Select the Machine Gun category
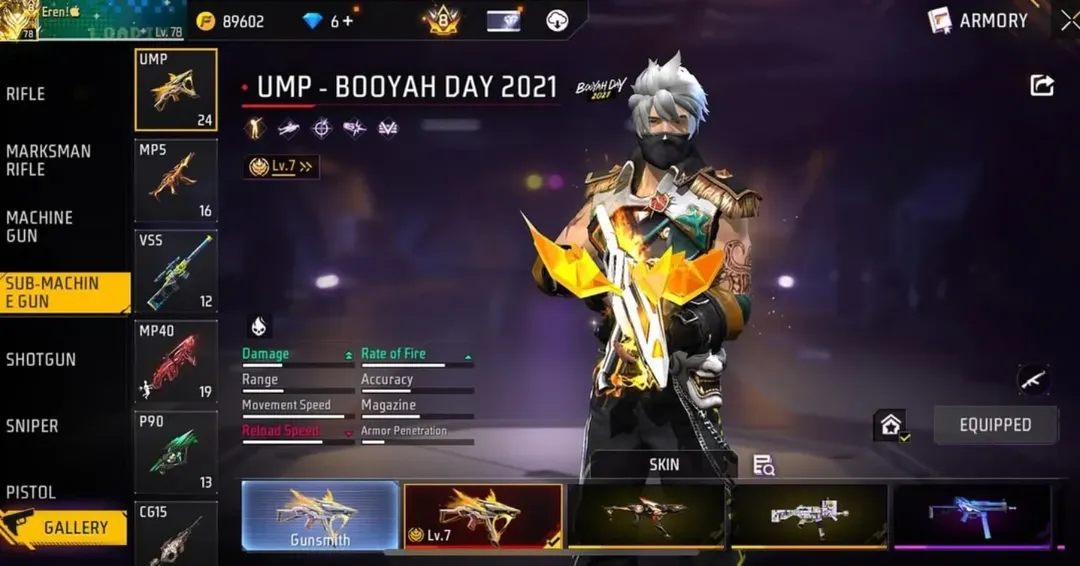This screenshot has width=1080, height=566. (x=40, y=227)
